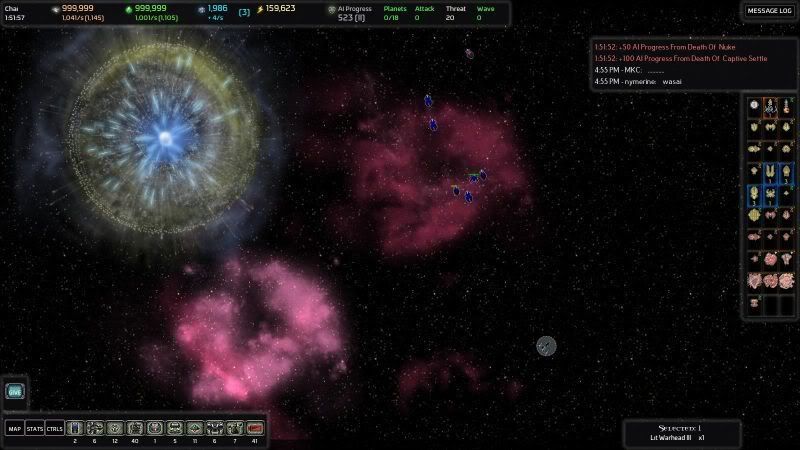
Task: Select the ship group numbered 40
Action: click(135, 428)
